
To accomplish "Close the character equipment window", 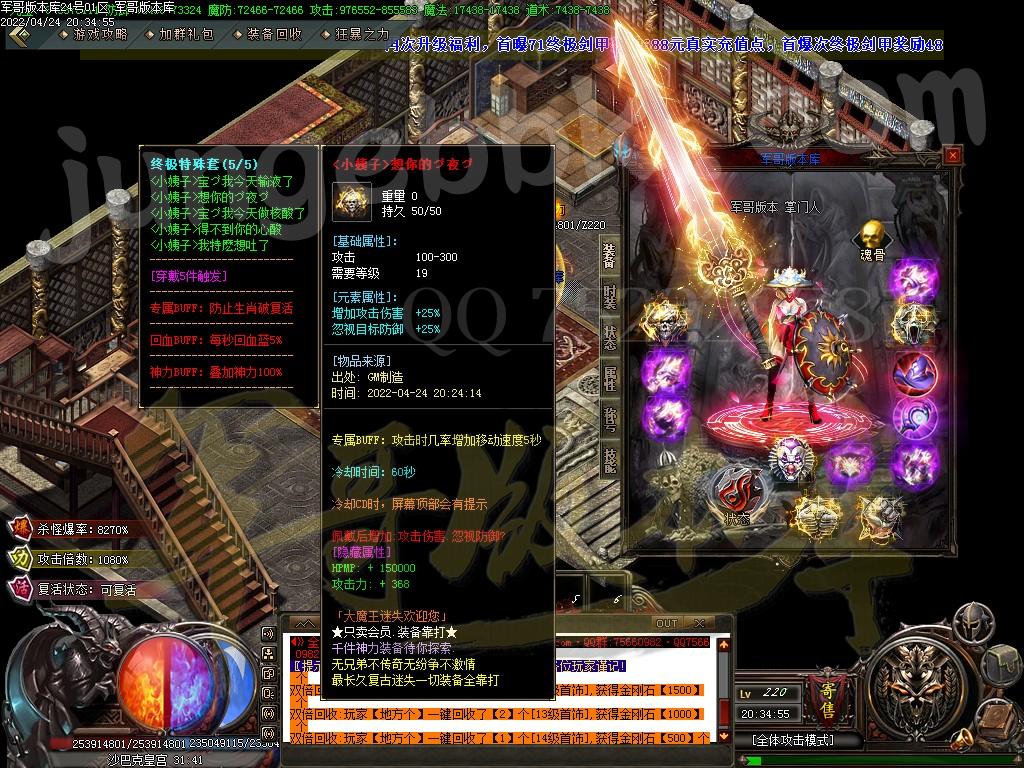I will pos(952,155).
